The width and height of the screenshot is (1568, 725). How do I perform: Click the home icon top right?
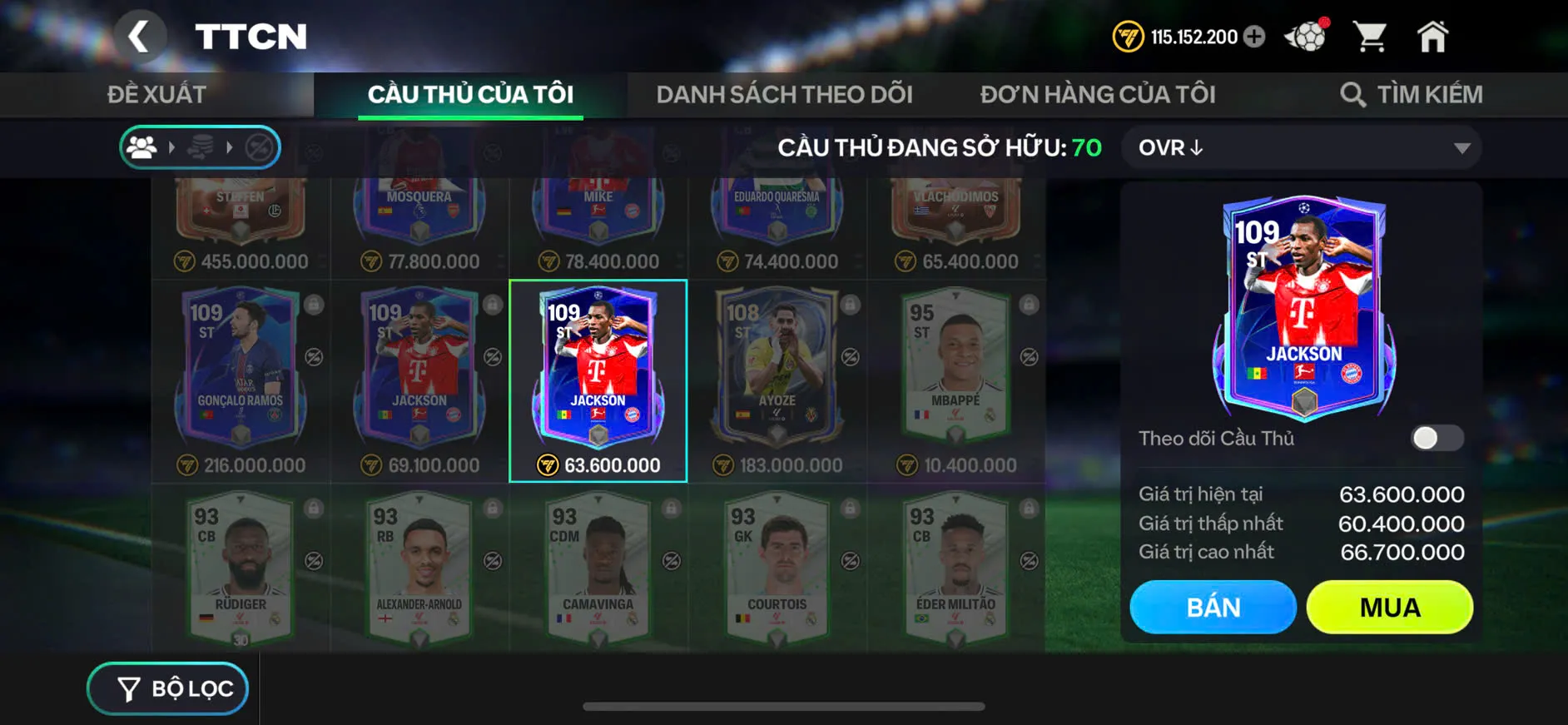(x=1433, y=35)
